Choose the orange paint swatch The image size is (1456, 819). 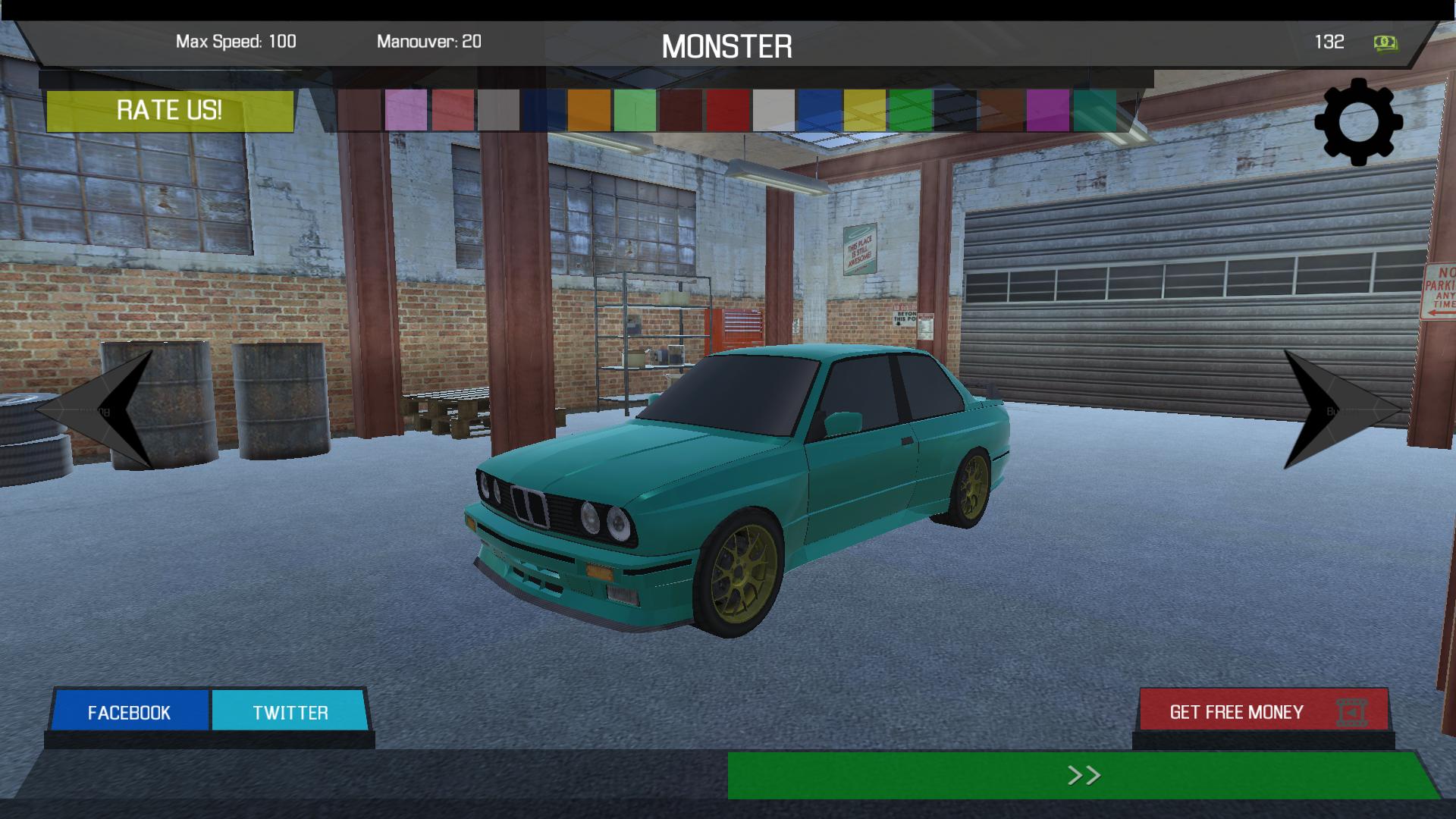point(588,114)
